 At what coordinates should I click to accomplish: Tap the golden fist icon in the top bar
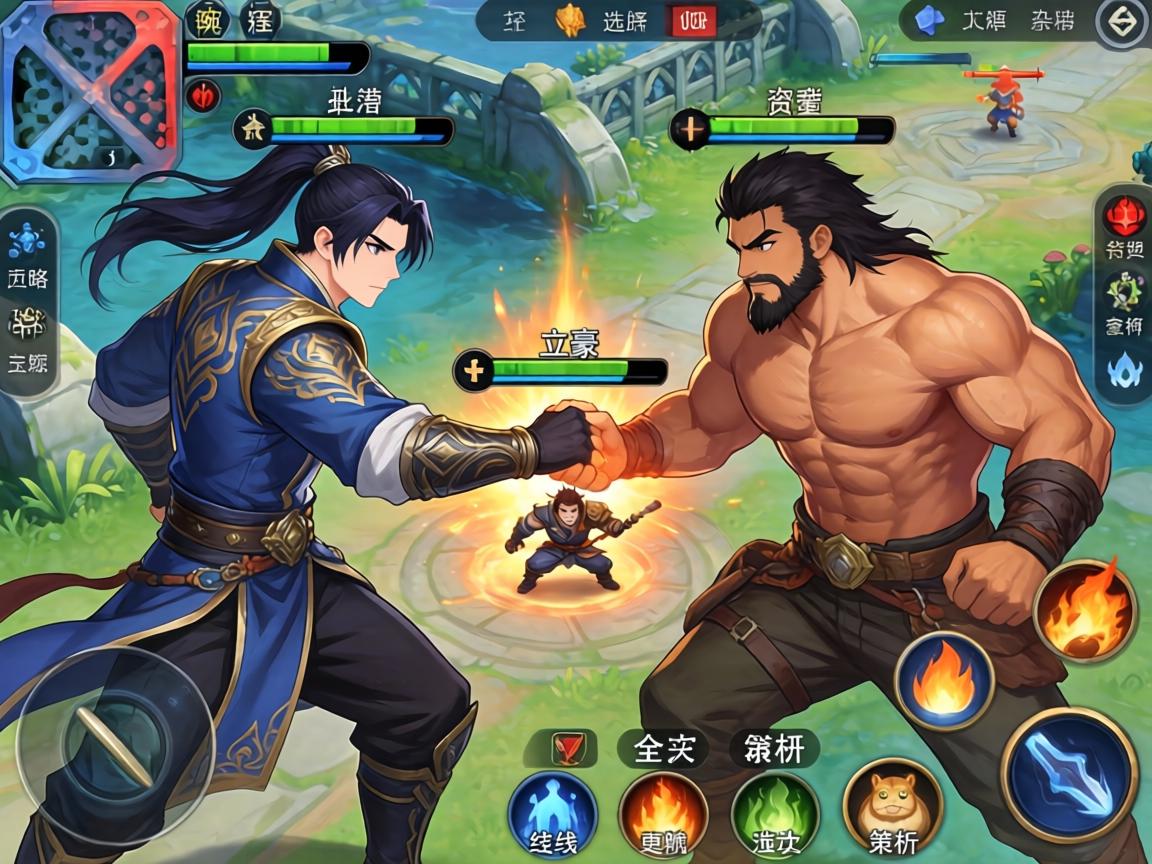click(x=570, y=21)
